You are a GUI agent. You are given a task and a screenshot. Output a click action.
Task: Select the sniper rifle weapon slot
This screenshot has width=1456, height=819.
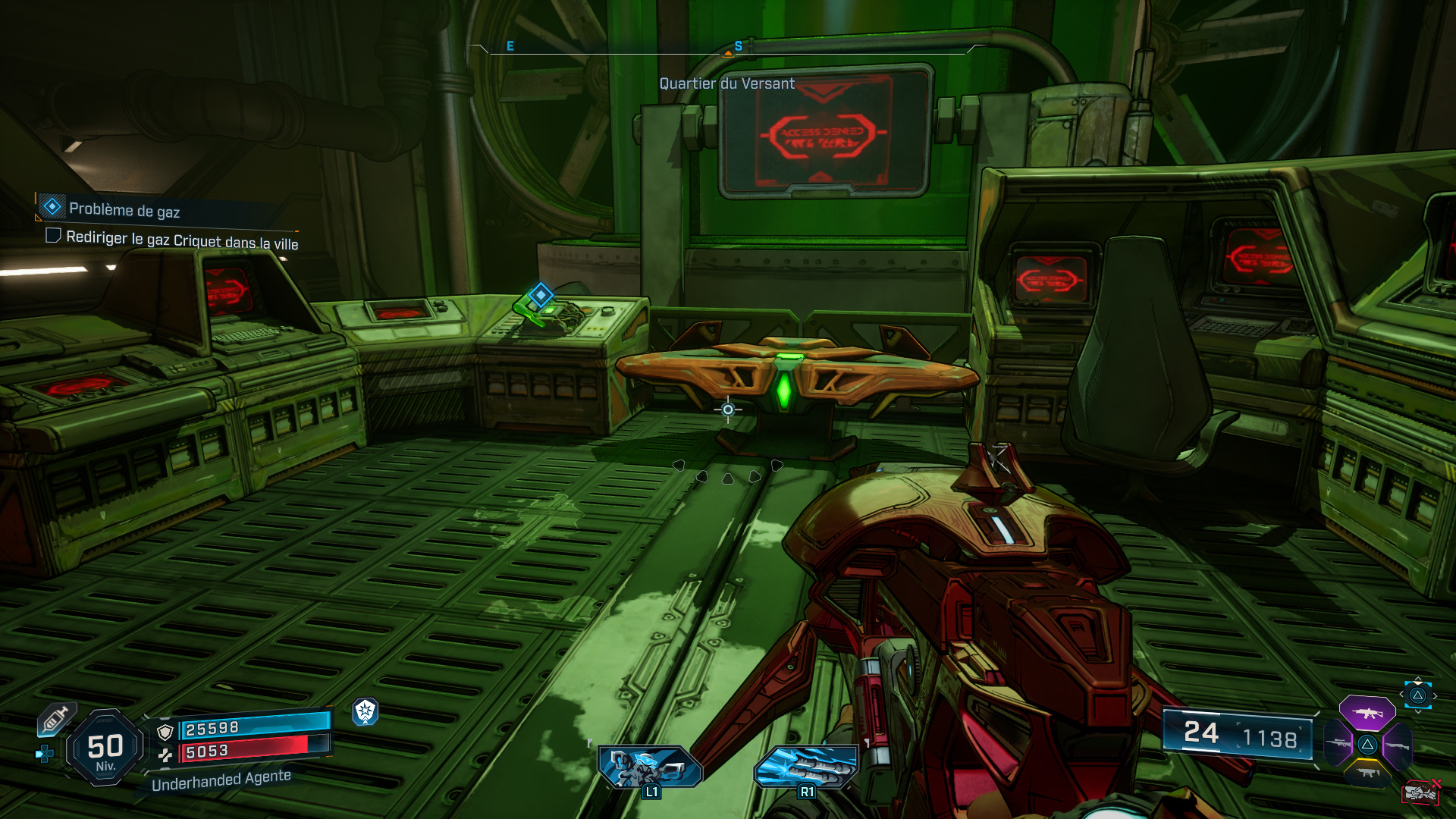pyautogui.click(x=1337, y=743)
